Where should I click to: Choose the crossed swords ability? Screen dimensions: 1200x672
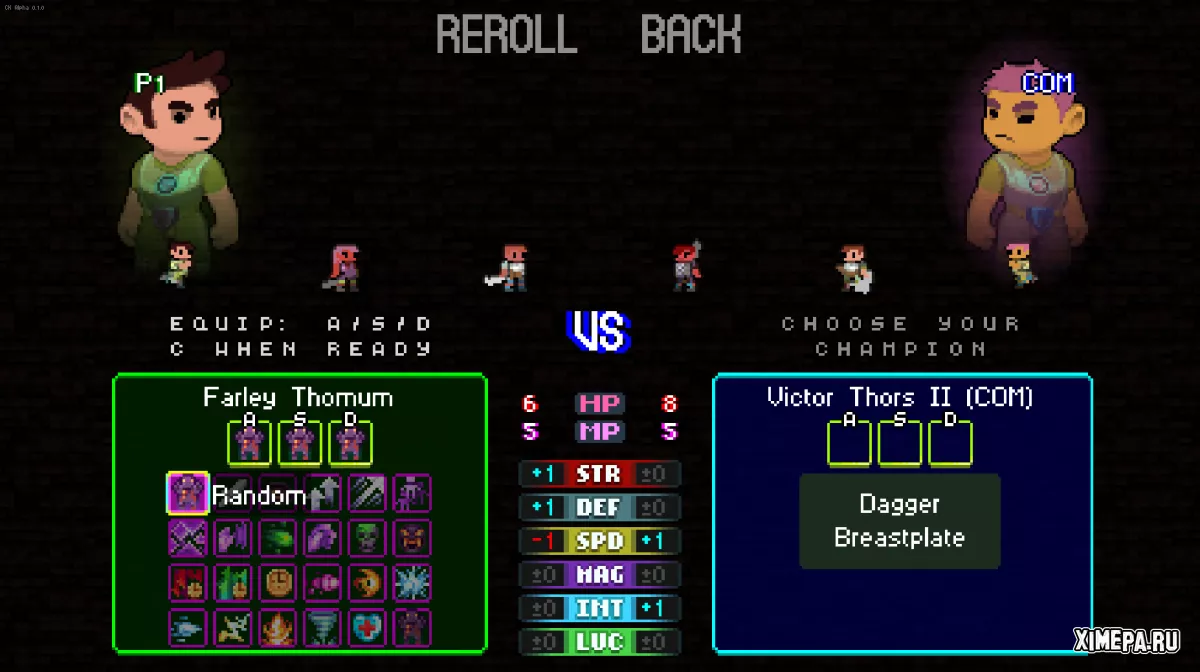187,538
